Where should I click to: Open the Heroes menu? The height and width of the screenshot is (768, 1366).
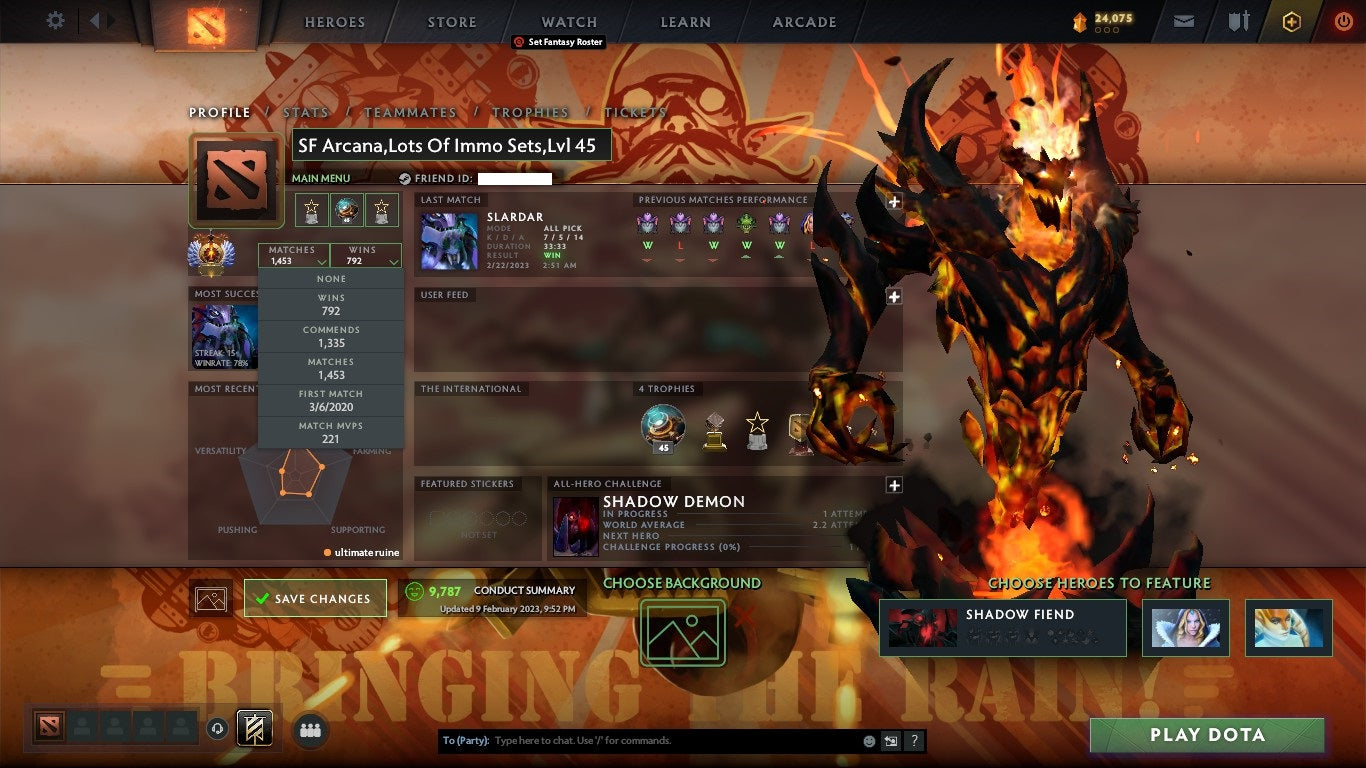coord(334,21)
